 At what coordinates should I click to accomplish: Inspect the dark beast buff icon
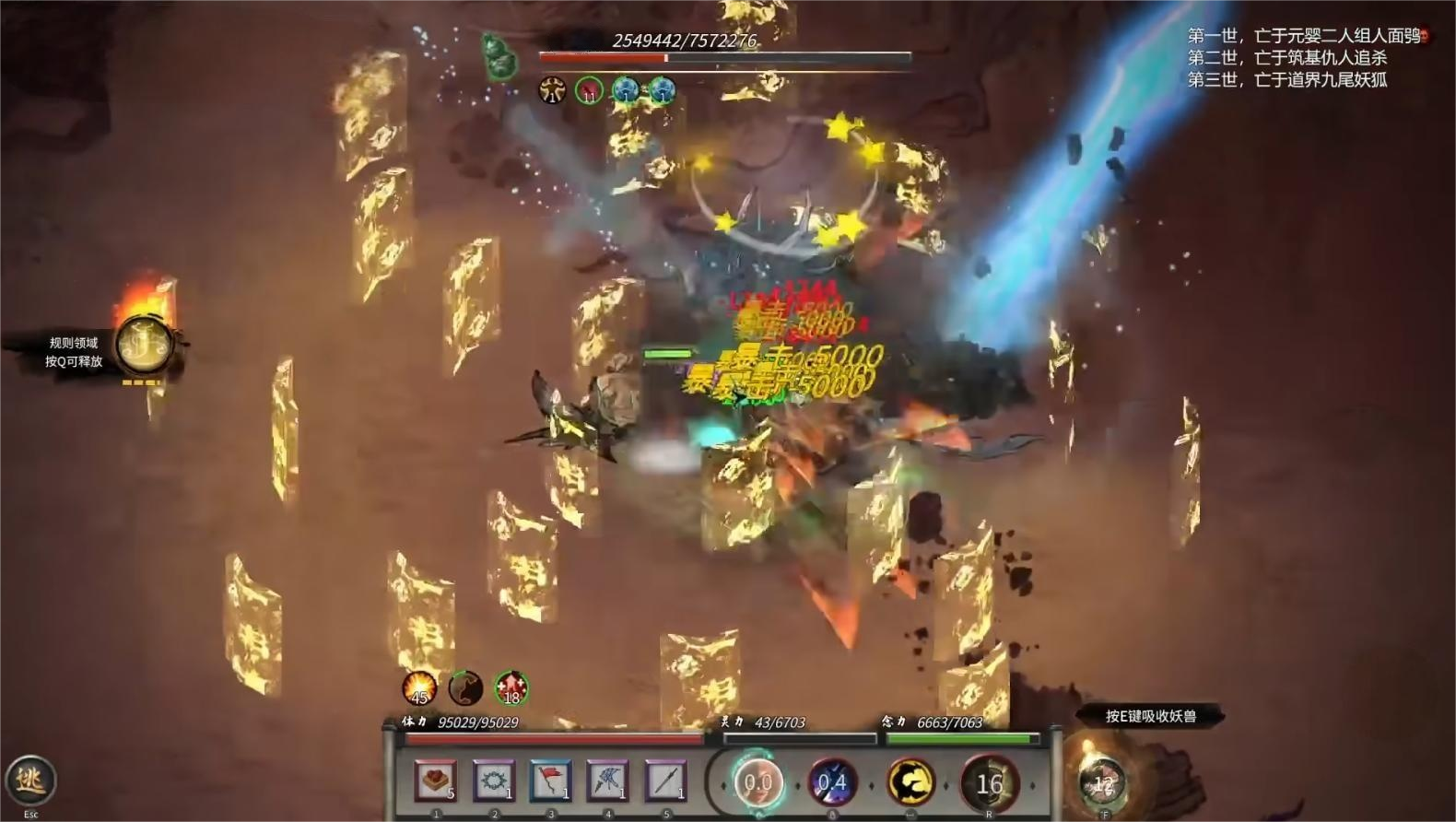[465, 687]
